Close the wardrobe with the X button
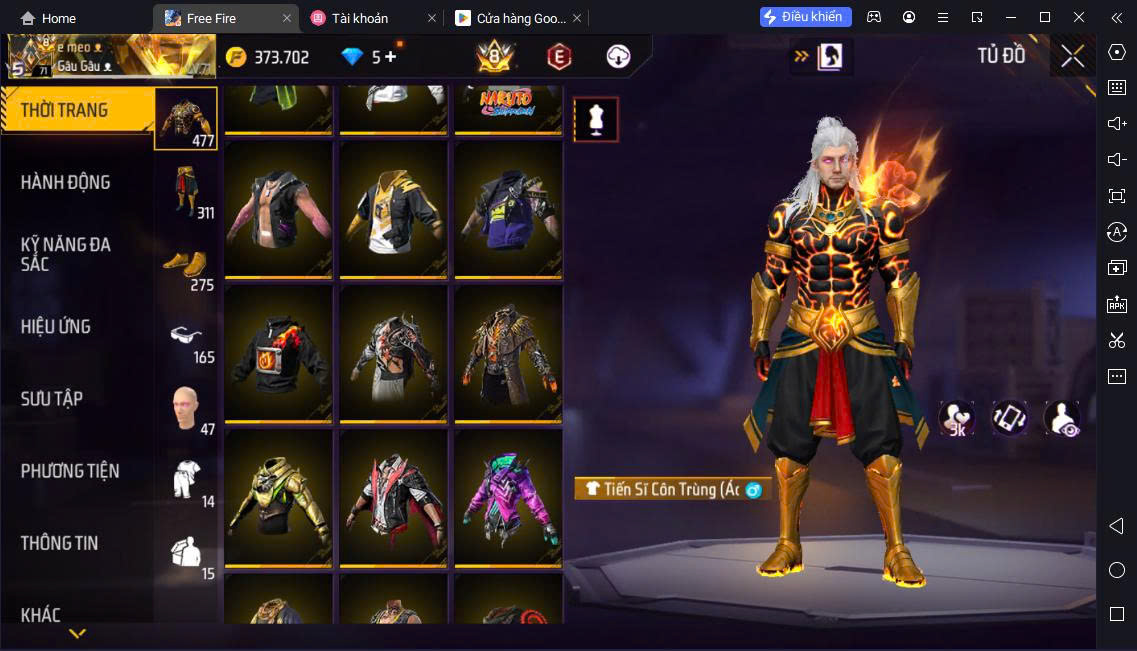 pyautogui.click(x=1072, y=56)
